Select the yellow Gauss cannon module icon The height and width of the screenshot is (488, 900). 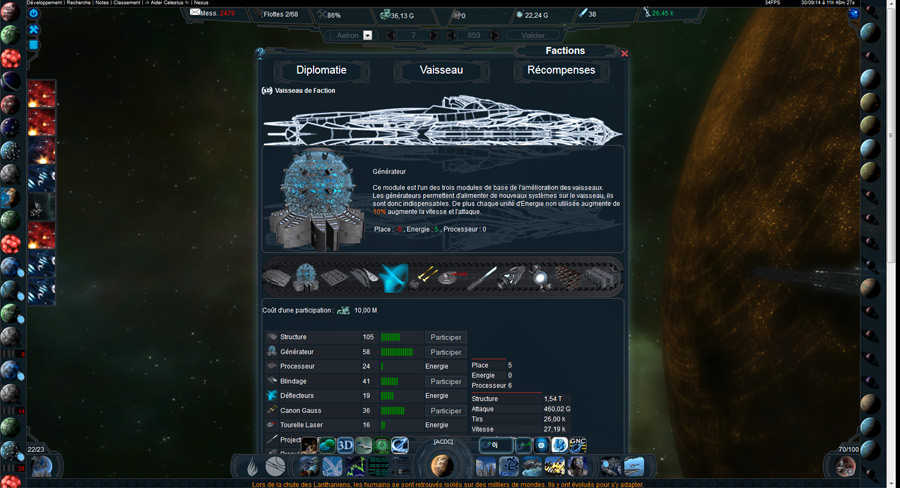426,276
